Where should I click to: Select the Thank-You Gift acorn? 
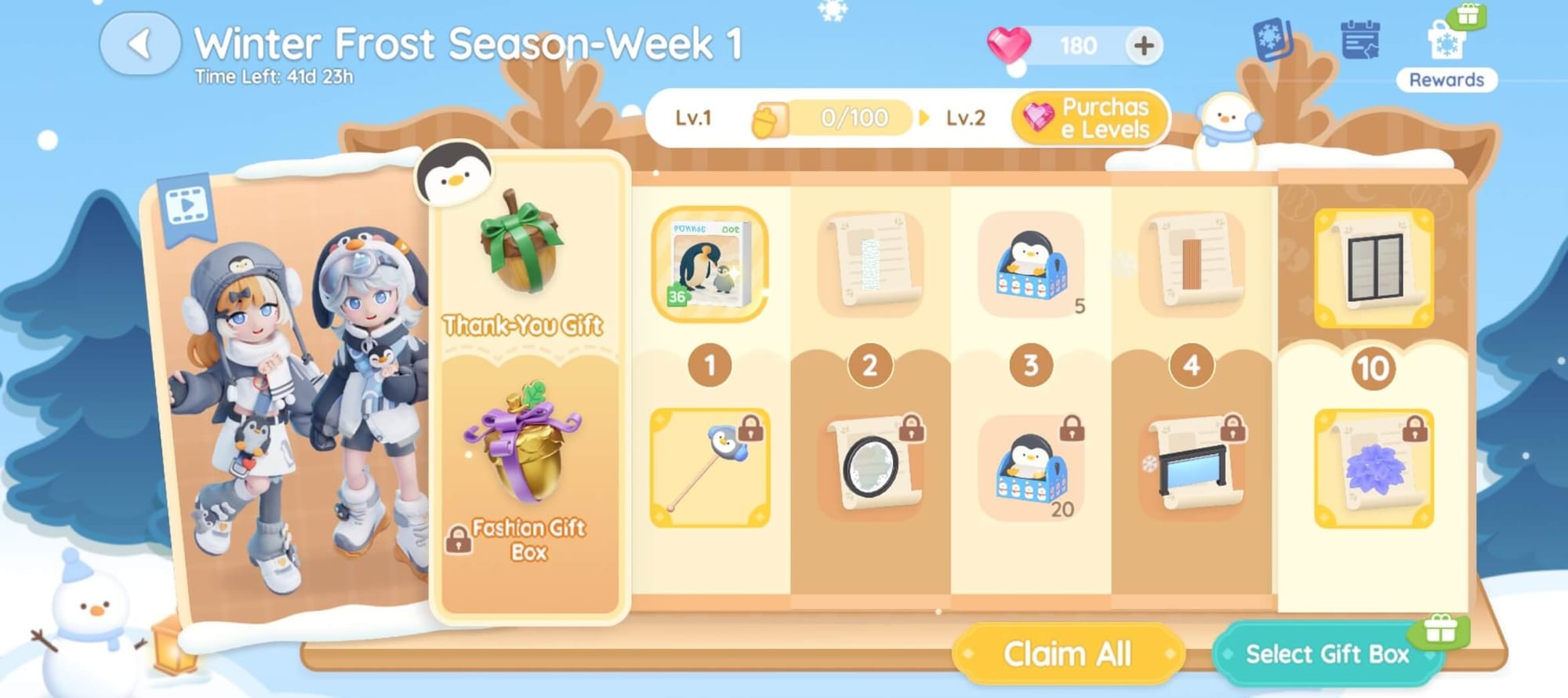click(x=523, y=243)
